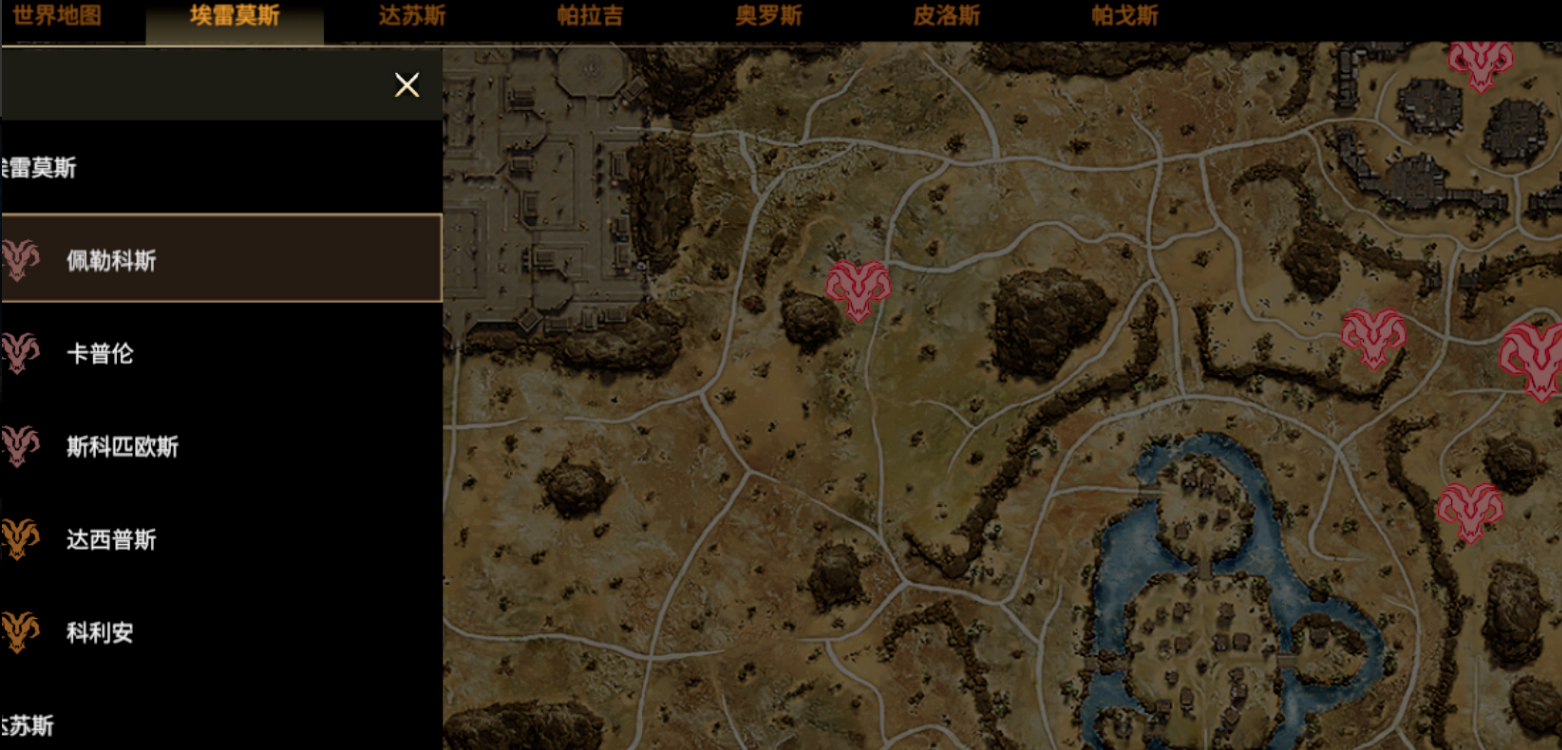
Task: Switch to the 帕拉吉 tab
Action: [590, 16]
